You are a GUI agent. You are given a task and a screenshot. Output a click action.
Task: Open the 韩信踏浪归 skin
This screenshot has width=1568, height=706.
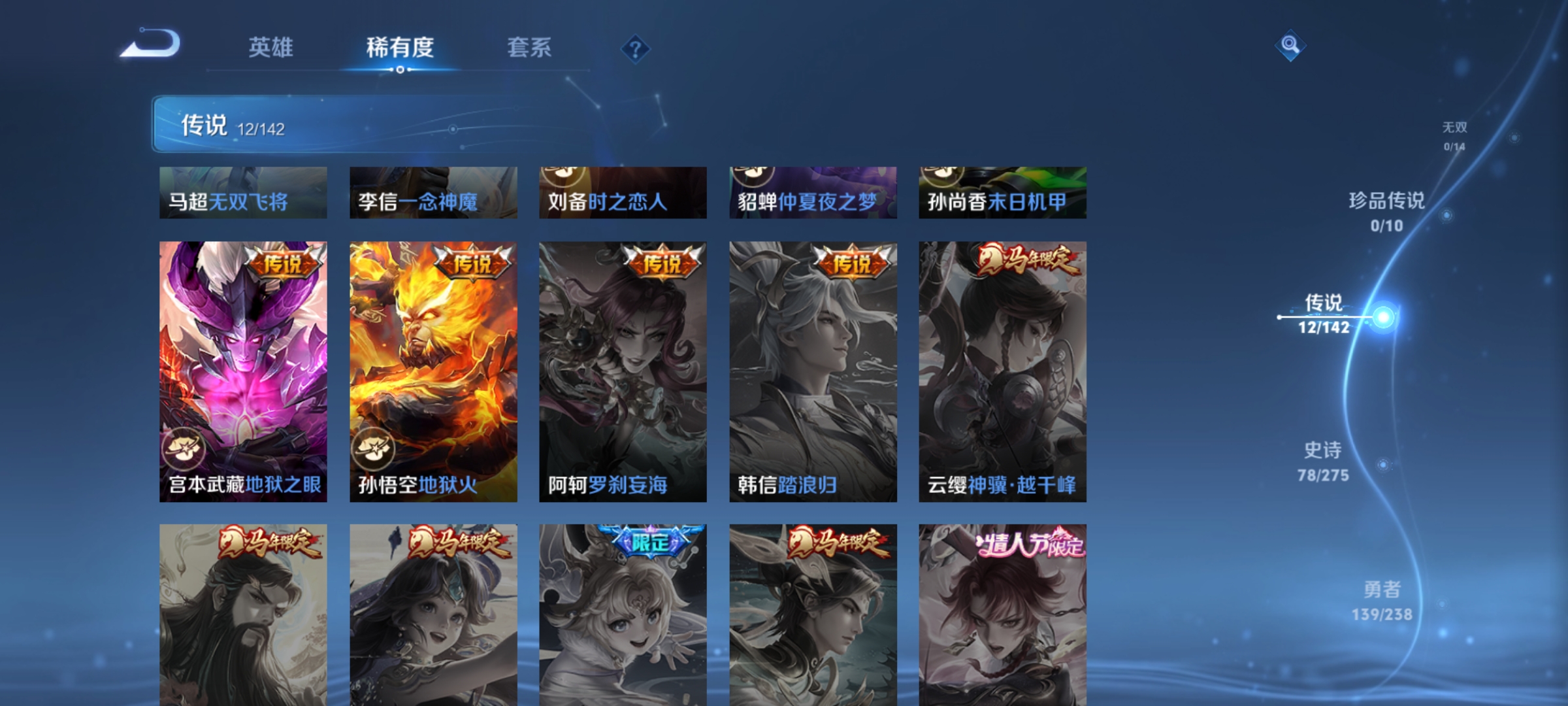[813, 371]
